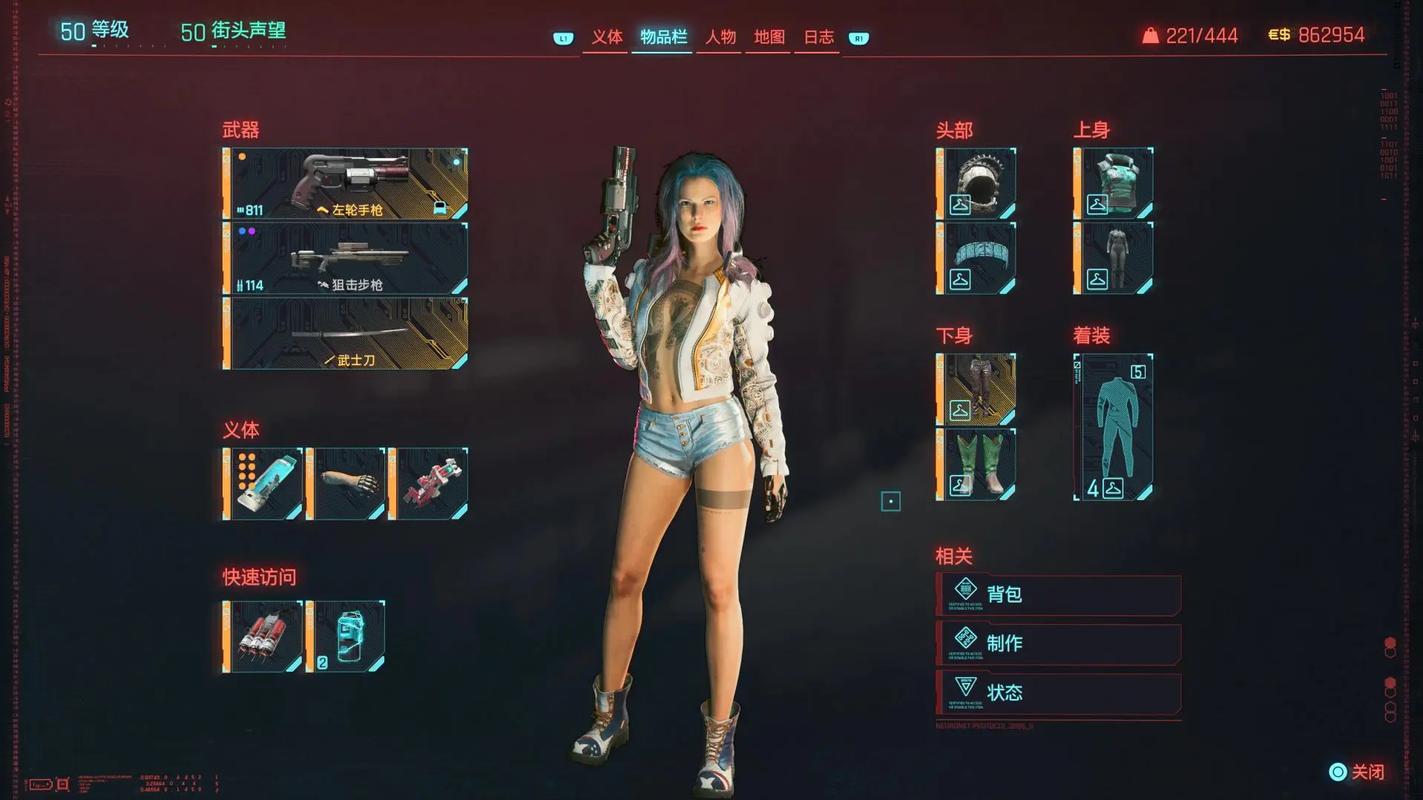Open the 日志 tab
The height and width of the screenshot is (800, 1423).
818,37
